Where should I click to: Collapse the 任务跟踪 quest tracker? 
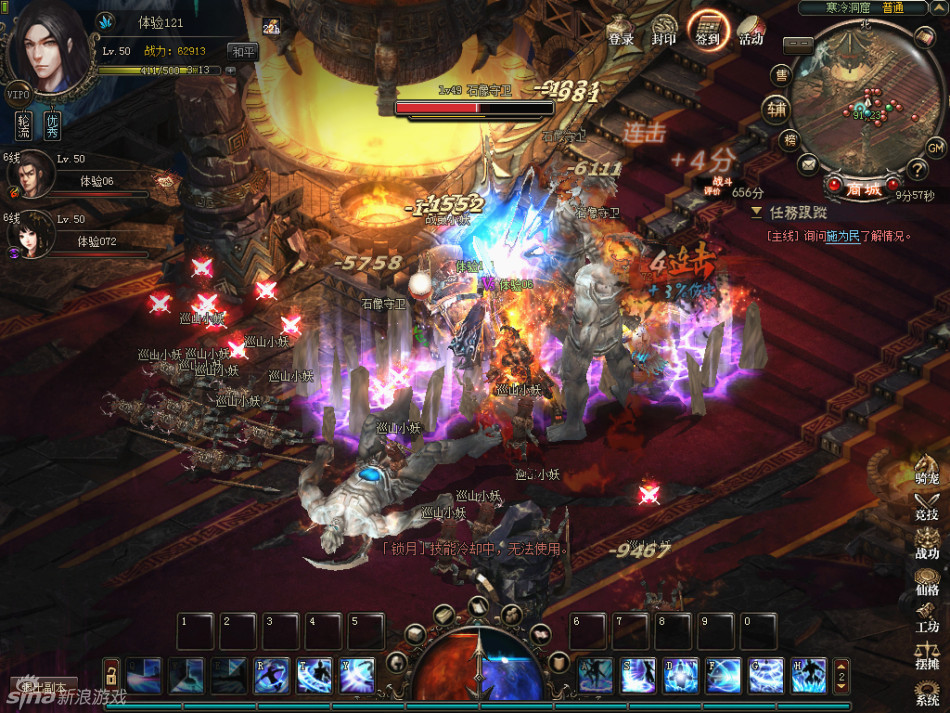(x=757, y=212)
